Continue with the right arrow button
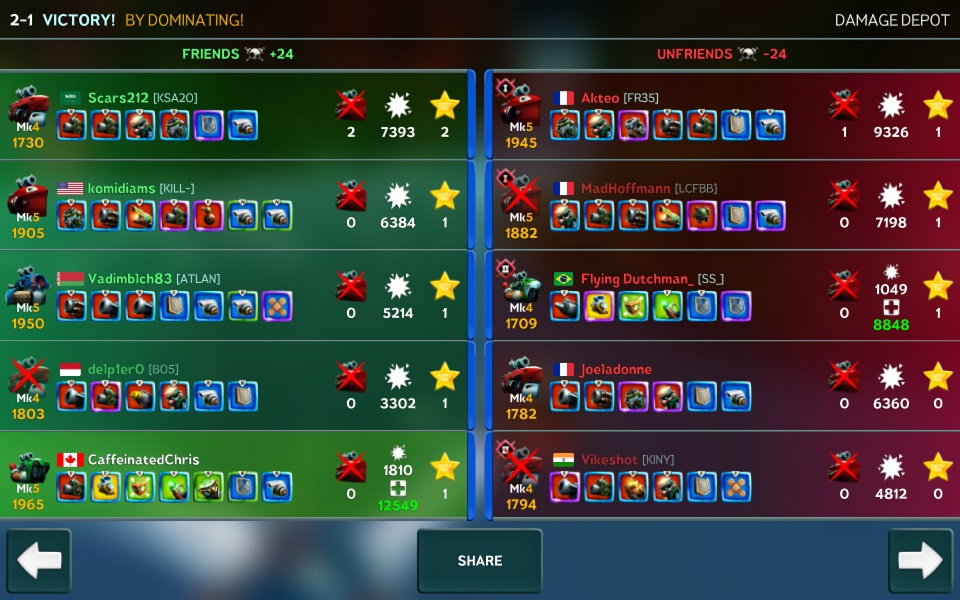 coord(920,561)
